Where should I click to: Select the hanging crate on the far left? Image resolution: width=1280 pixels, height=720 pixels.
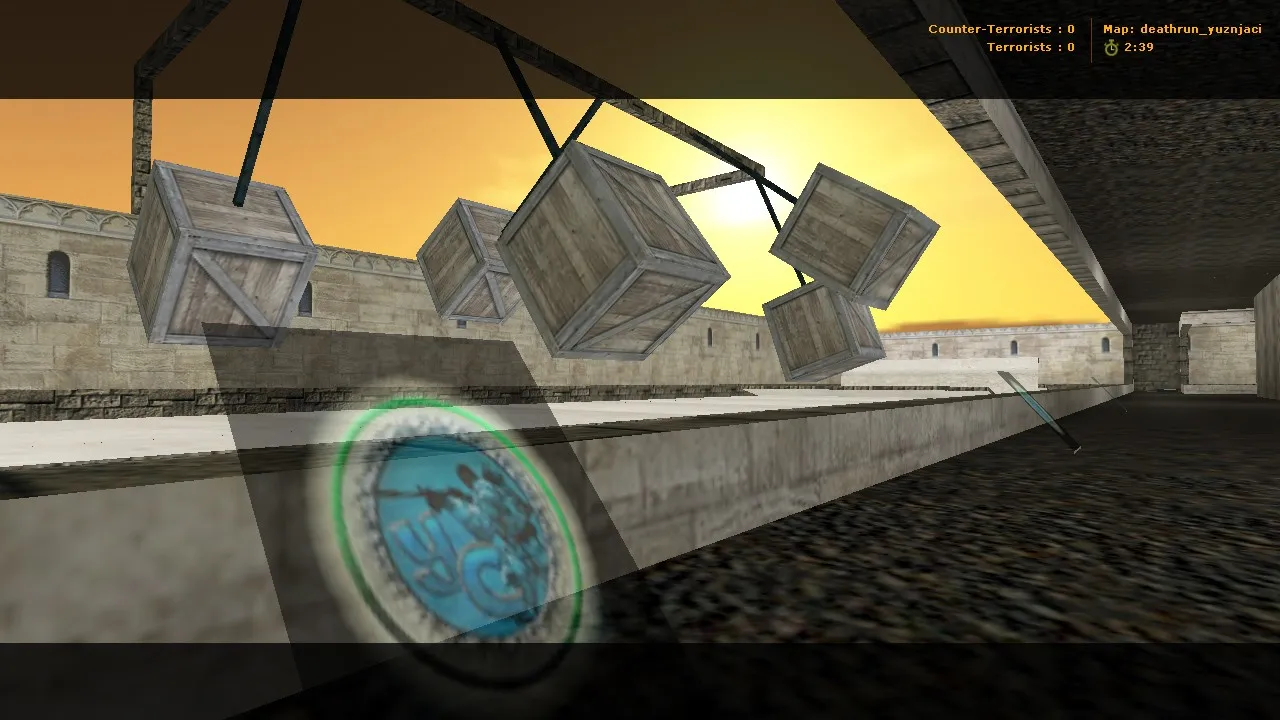(225, 255)
